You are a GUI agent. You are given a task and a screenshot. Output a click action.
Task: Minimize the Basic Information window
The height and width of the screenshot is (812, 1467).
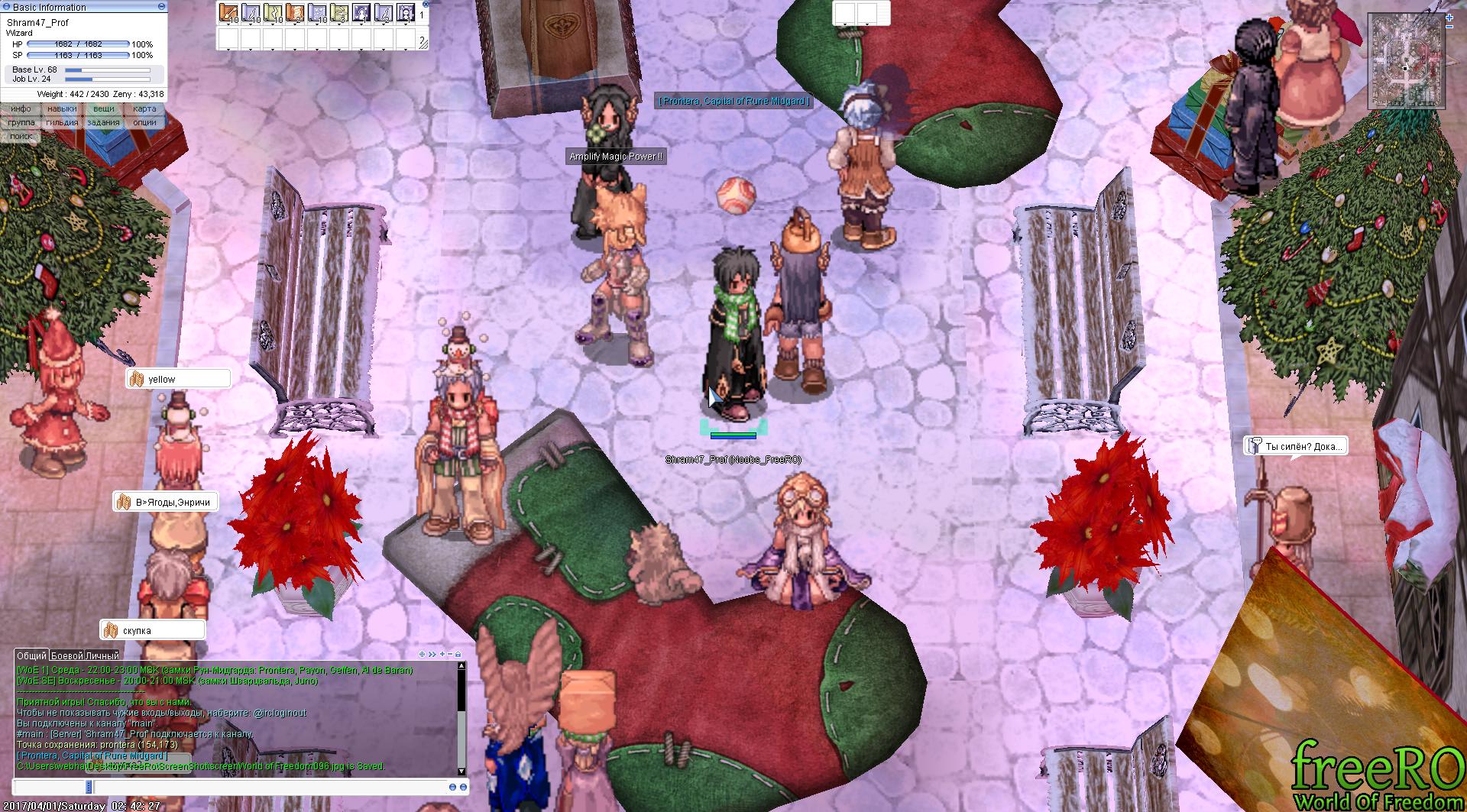pos(161,7)
